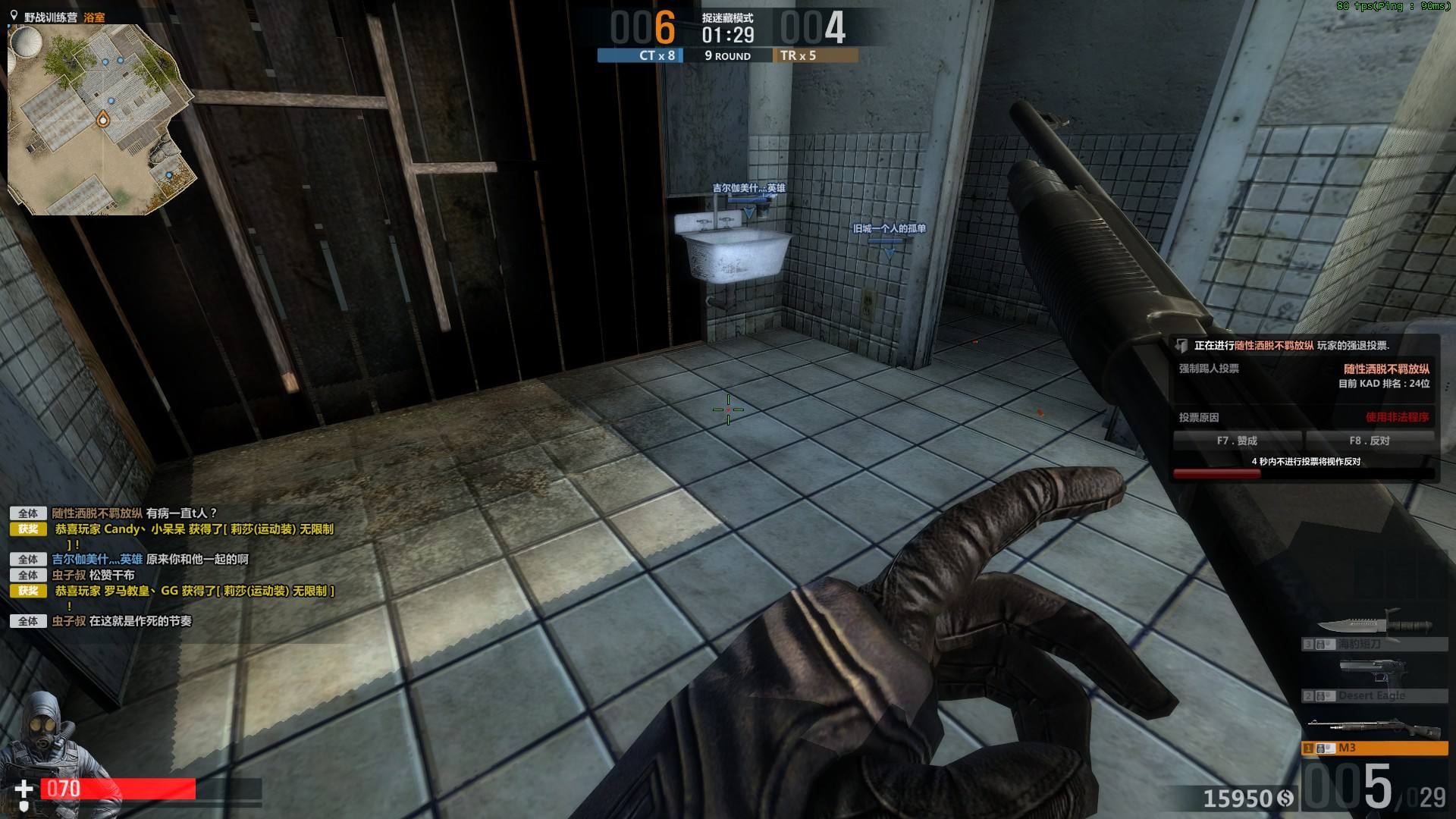Click 虫子叔's last chat message
1456x819 pixels.
click(140, 621)
